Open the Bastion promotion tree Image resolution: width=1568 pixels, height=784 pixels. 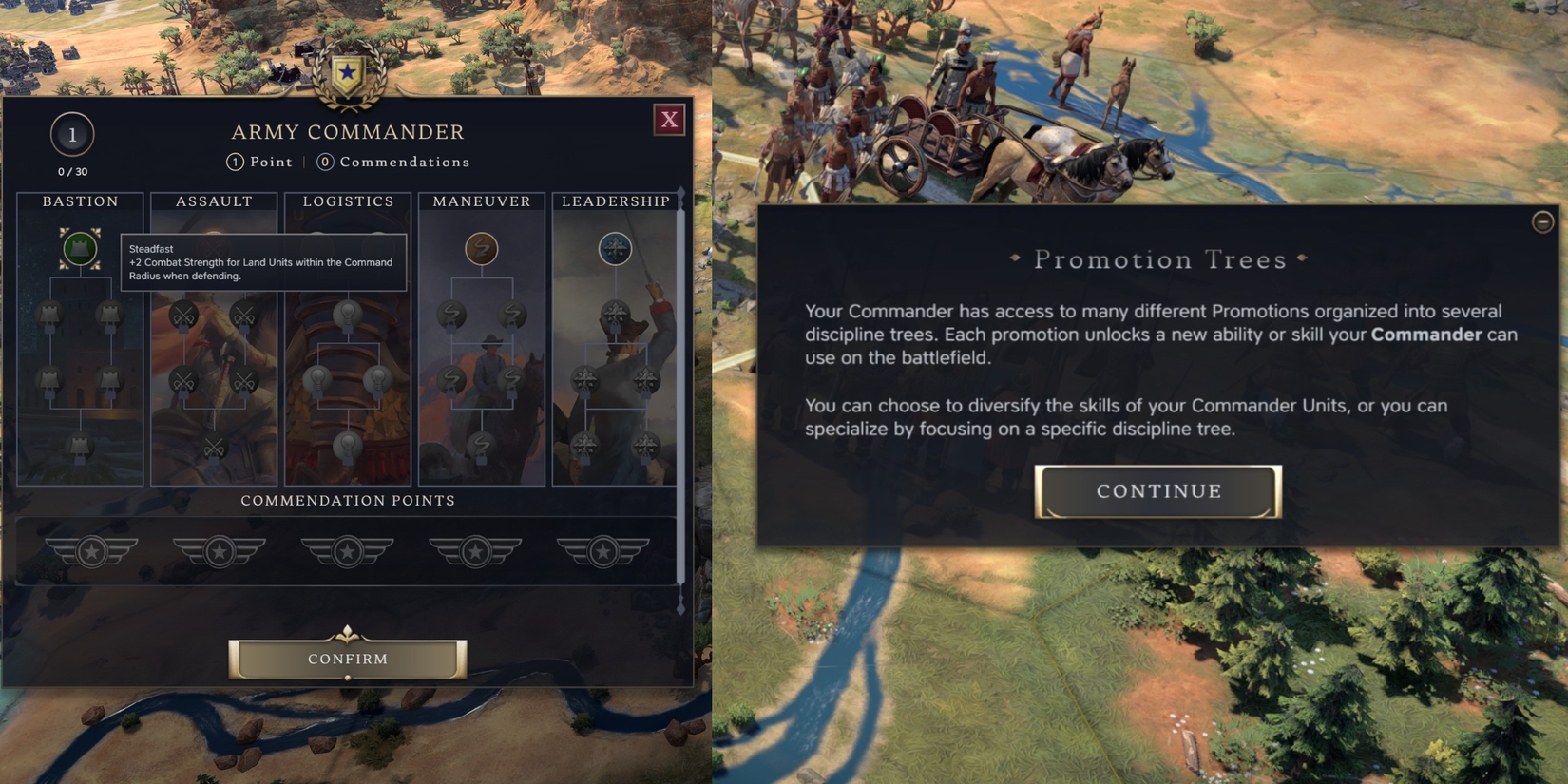(81, 201)
